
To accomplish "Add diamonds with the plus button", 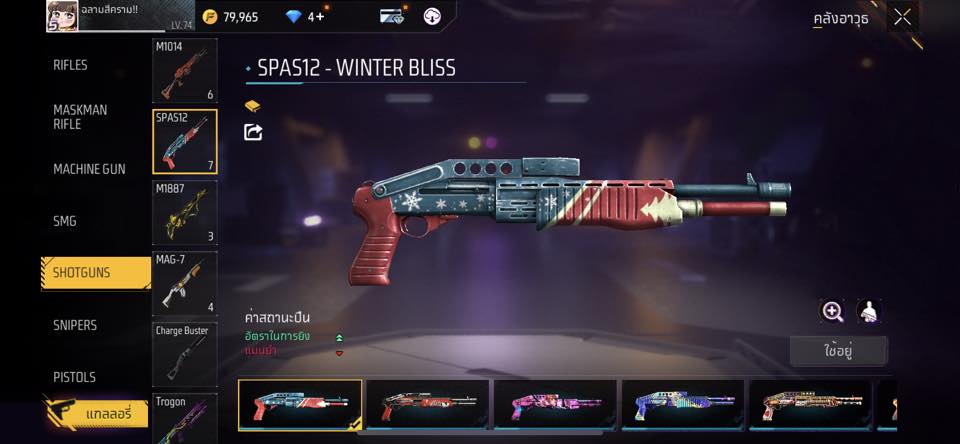I will point(319,17).
